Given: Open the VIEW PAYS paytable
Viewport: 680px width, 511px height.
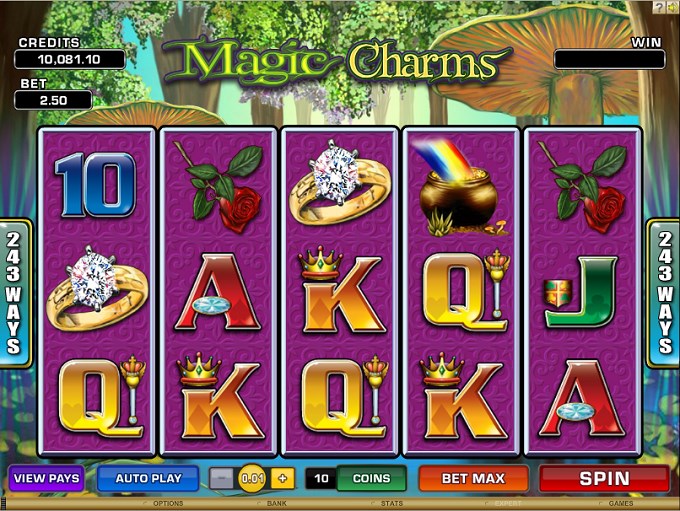Looking at the screenshot, I should (46, 478).
